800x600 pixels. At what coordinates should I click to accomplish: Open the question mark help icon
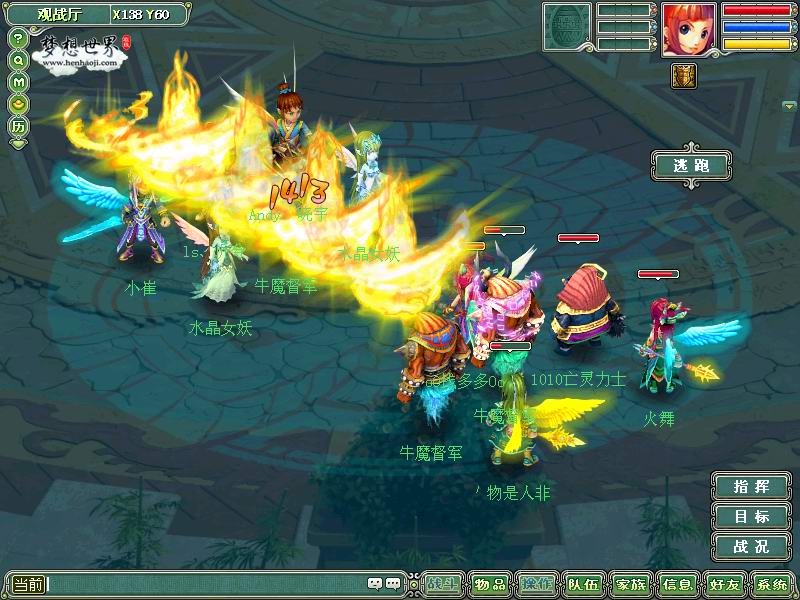click(18, 38)
